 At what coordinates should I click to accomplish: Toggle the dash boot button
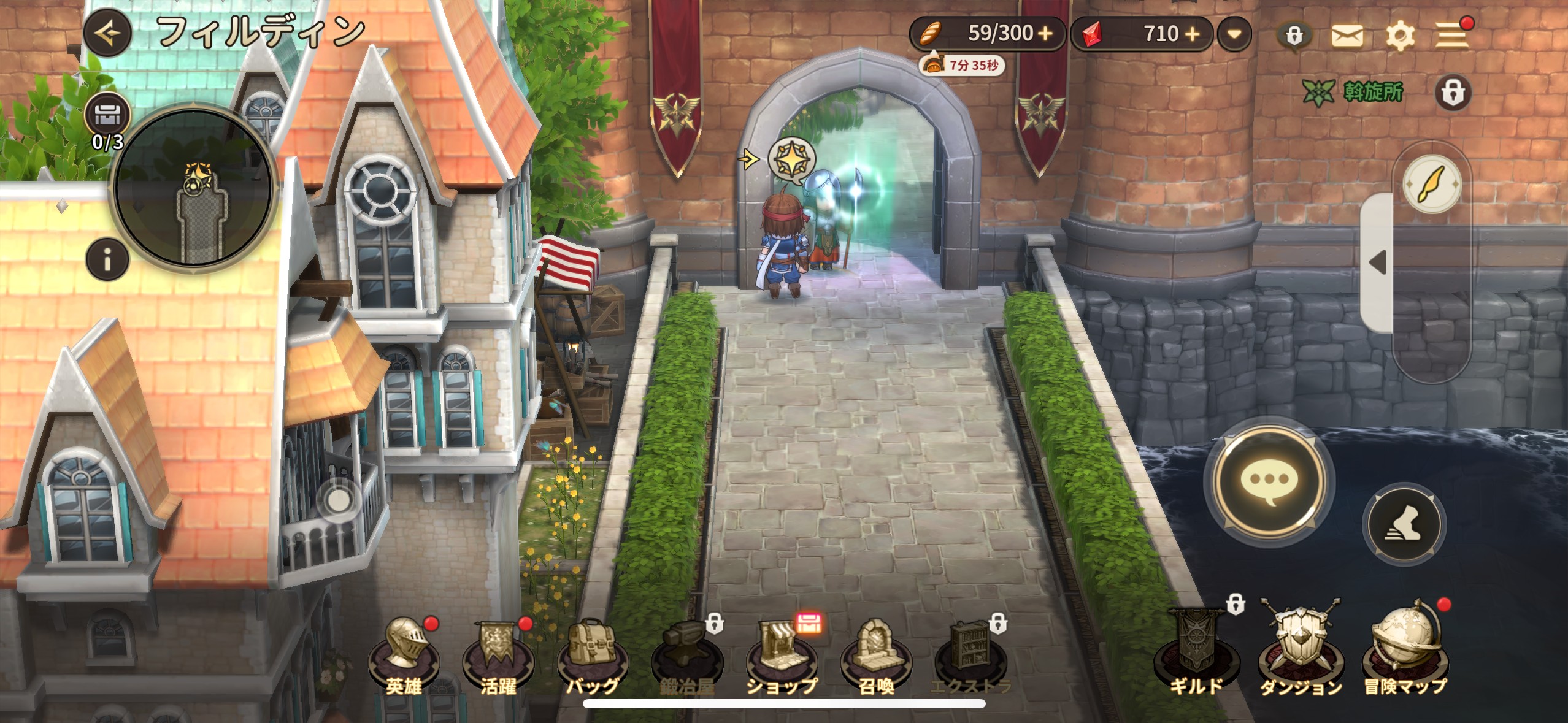(1404, 524)
